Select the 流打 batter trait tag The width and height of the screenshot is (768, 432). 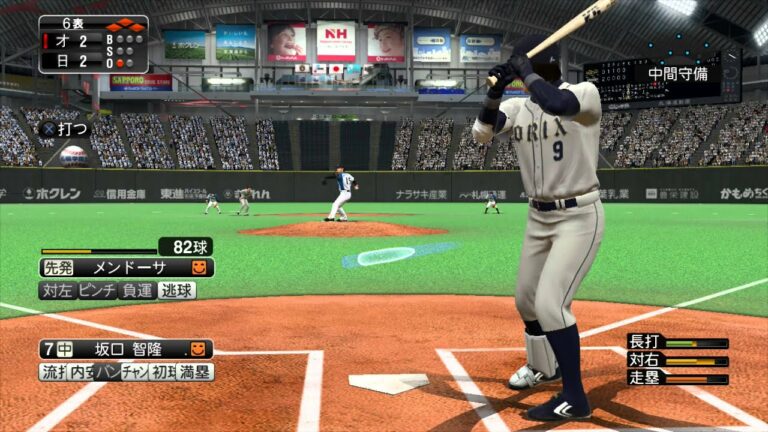(x=52, y=372)
